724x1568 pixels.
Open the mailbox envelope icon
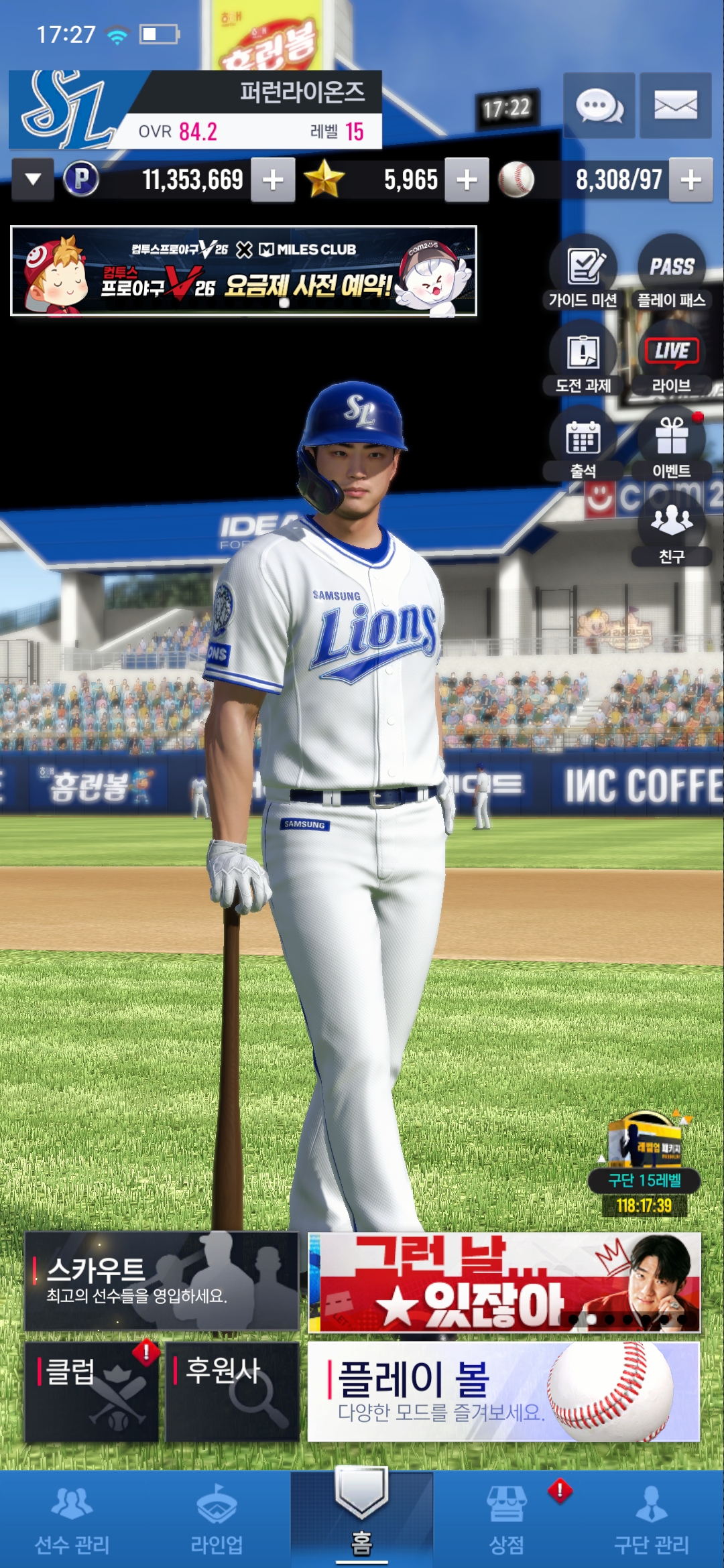click(675, 106)
